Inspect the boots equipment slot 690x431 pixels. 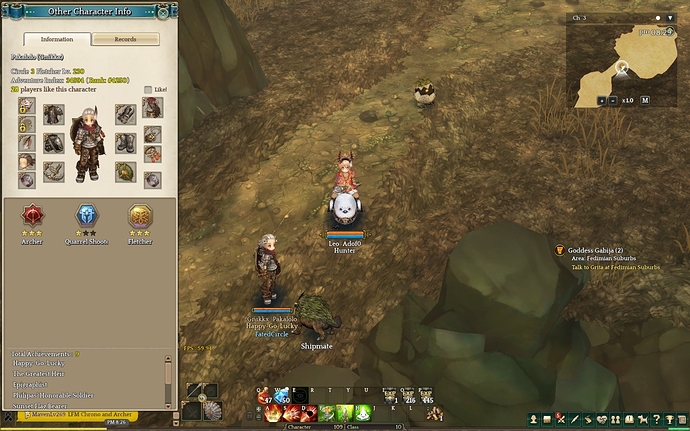(x=124, y=143)
